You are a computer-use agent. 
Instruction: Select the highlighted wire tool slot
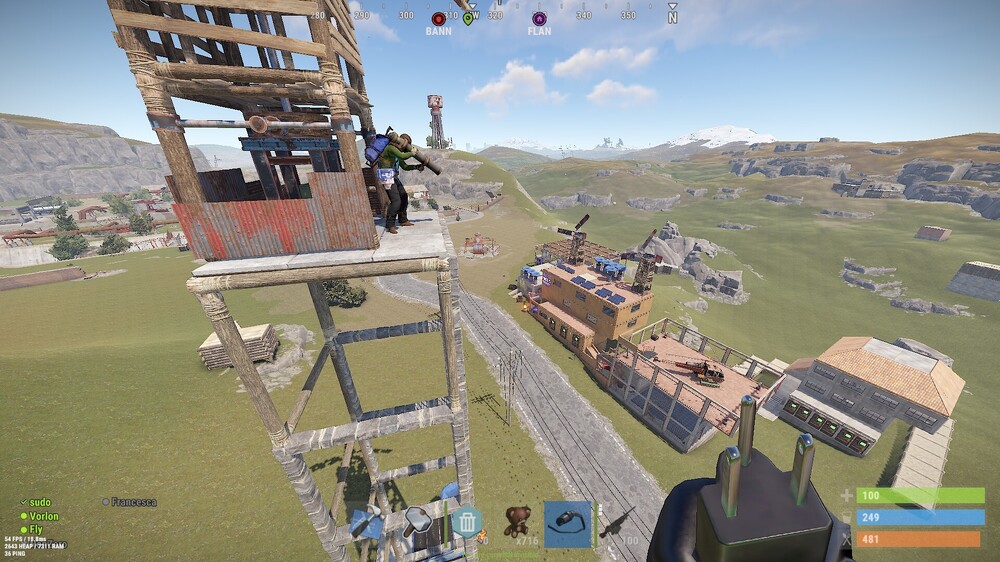[x=568, y=524]
